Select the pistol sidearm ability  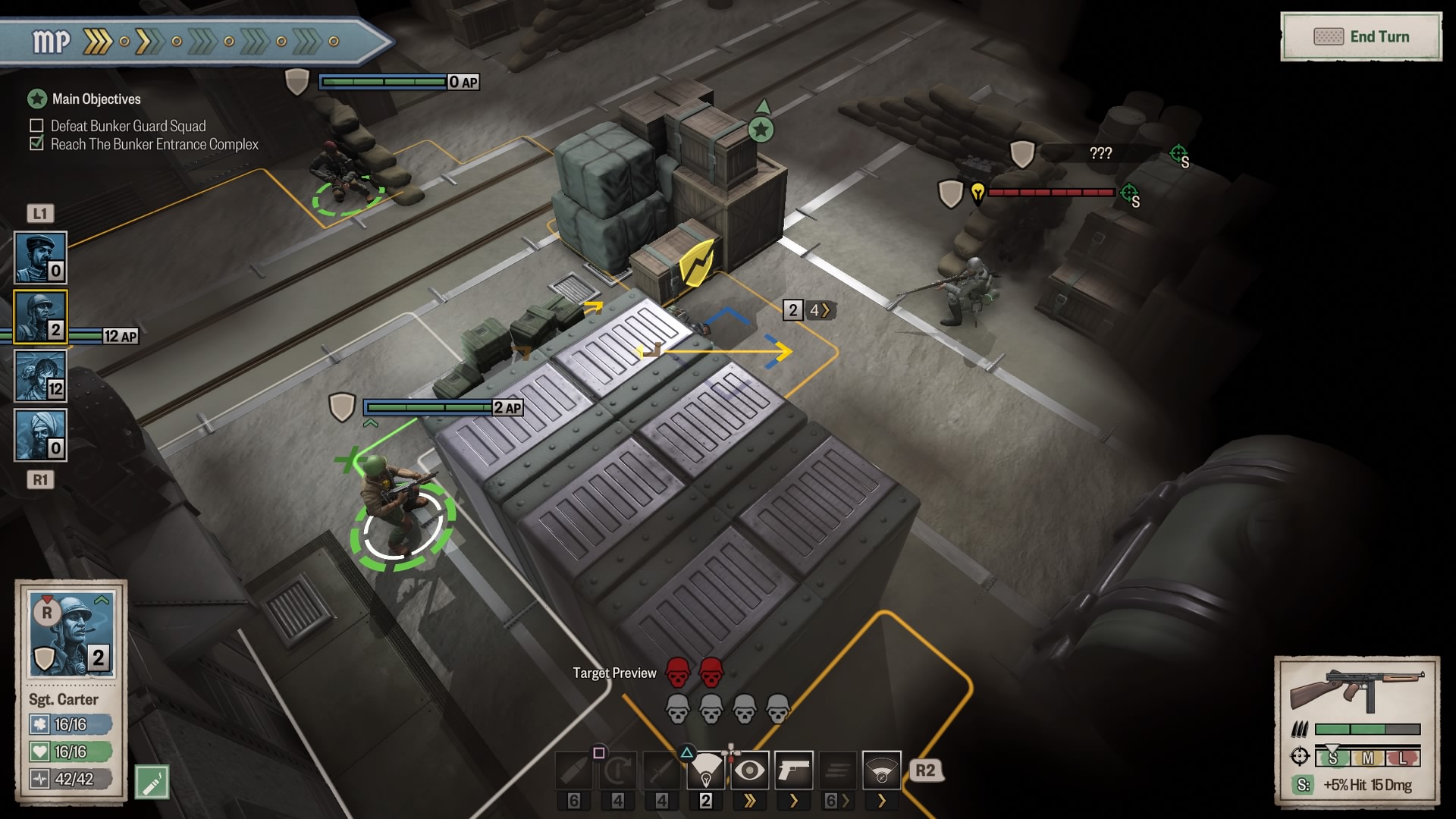[x=794, y=771]
